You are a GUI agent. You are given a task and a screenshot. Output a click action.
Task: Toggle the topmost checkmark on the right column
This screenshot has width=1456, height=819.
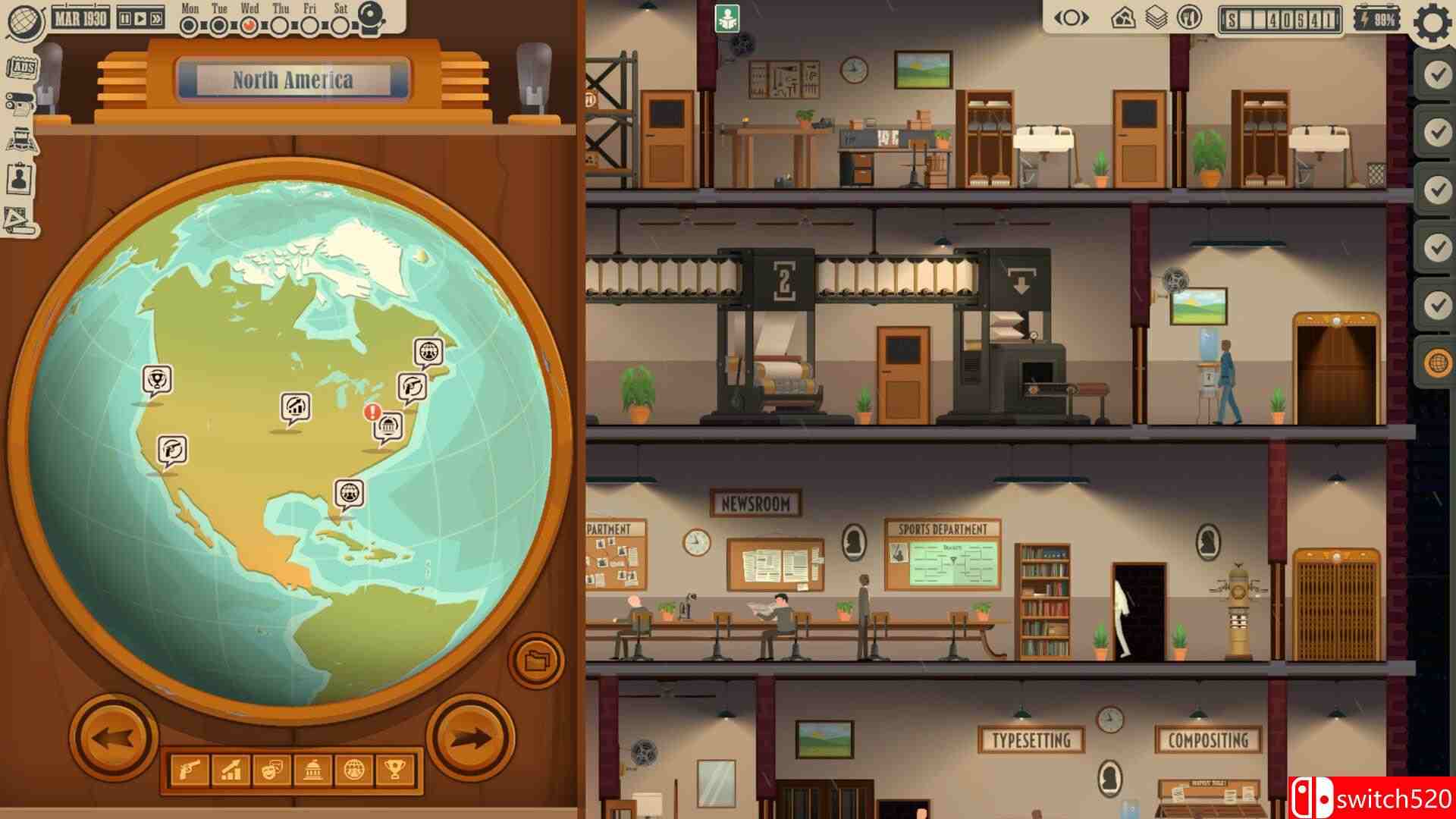(1437, 73)
